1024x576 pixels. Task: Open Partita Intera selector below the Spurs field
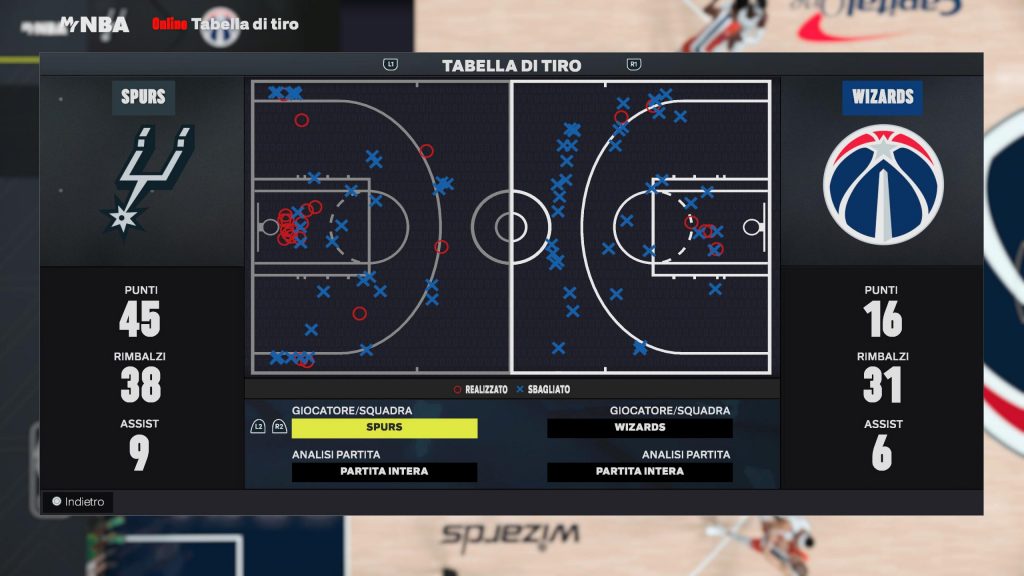coord(384,472)
